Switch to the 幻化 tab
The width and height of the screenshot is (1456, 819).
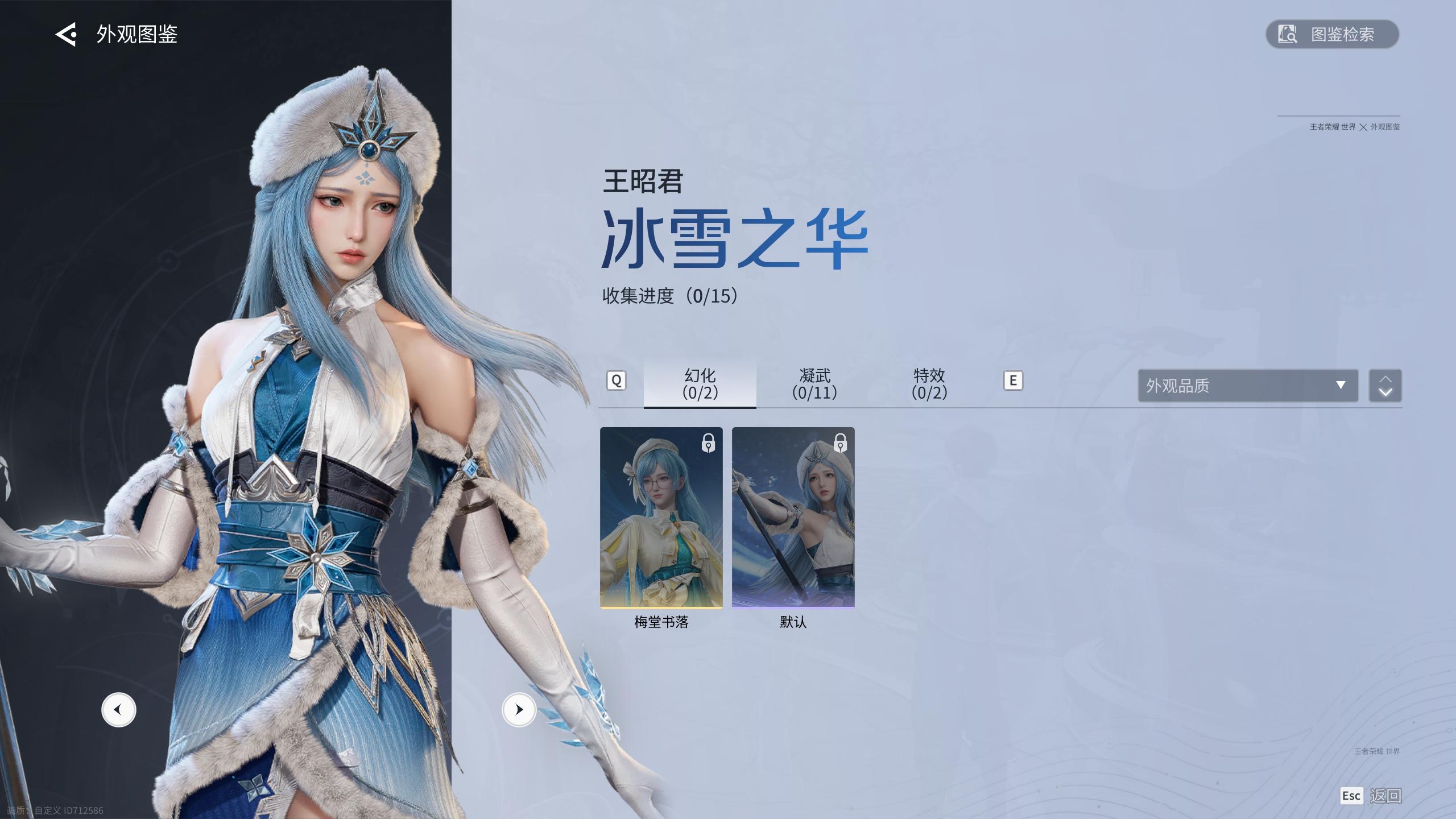click(700, 384)
